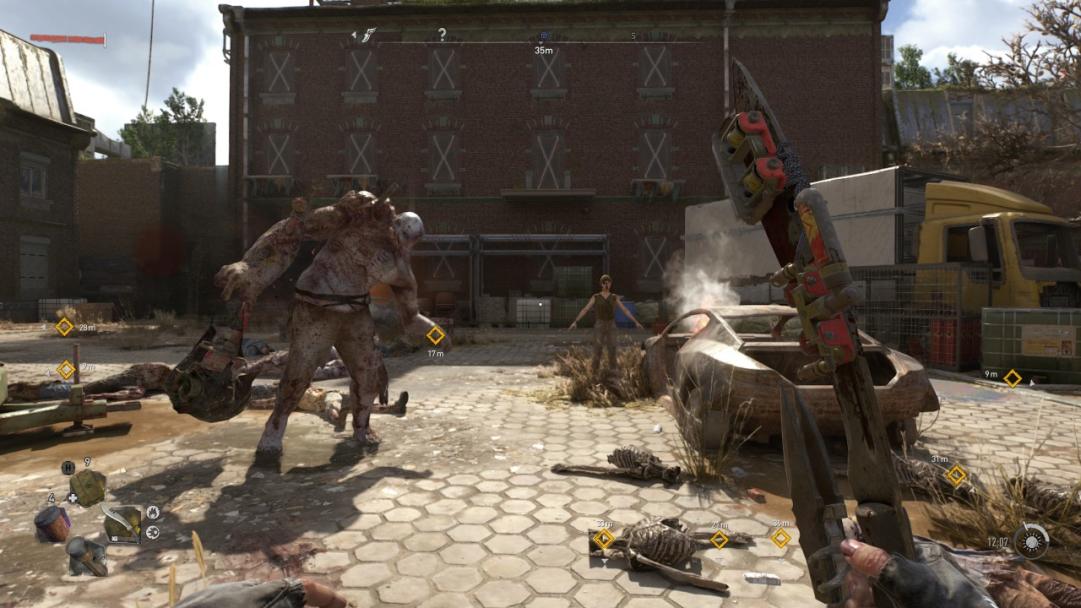Image resolution: width=1081 pixels, height=608 pixels.
Task: Select the curved machete weapon slot
Action: (122, 522)
